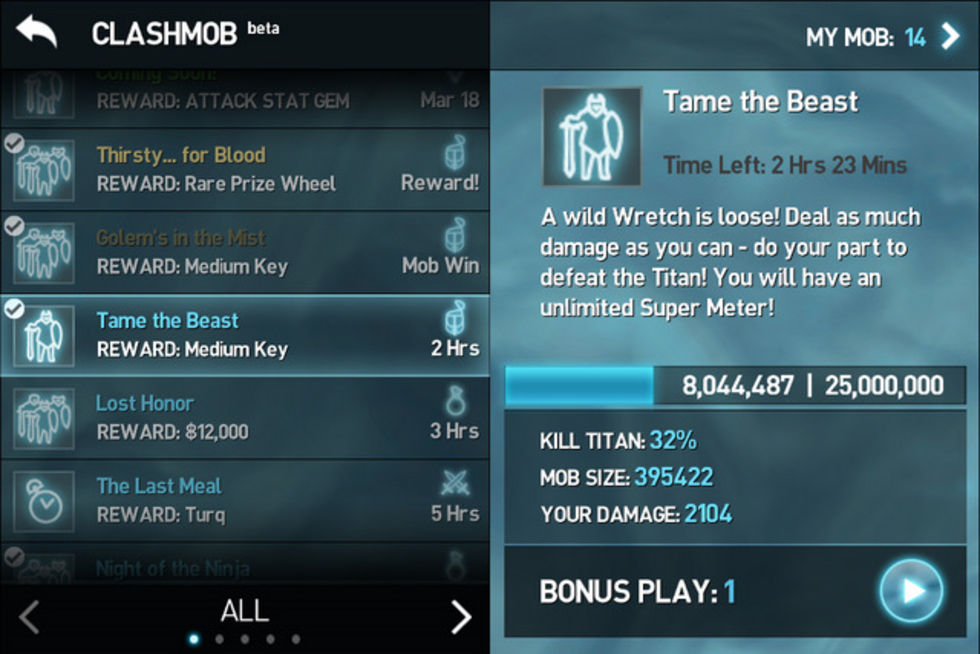
Task: Choose the Golem's in the Mist event
Action: click(x=245, y=252)
